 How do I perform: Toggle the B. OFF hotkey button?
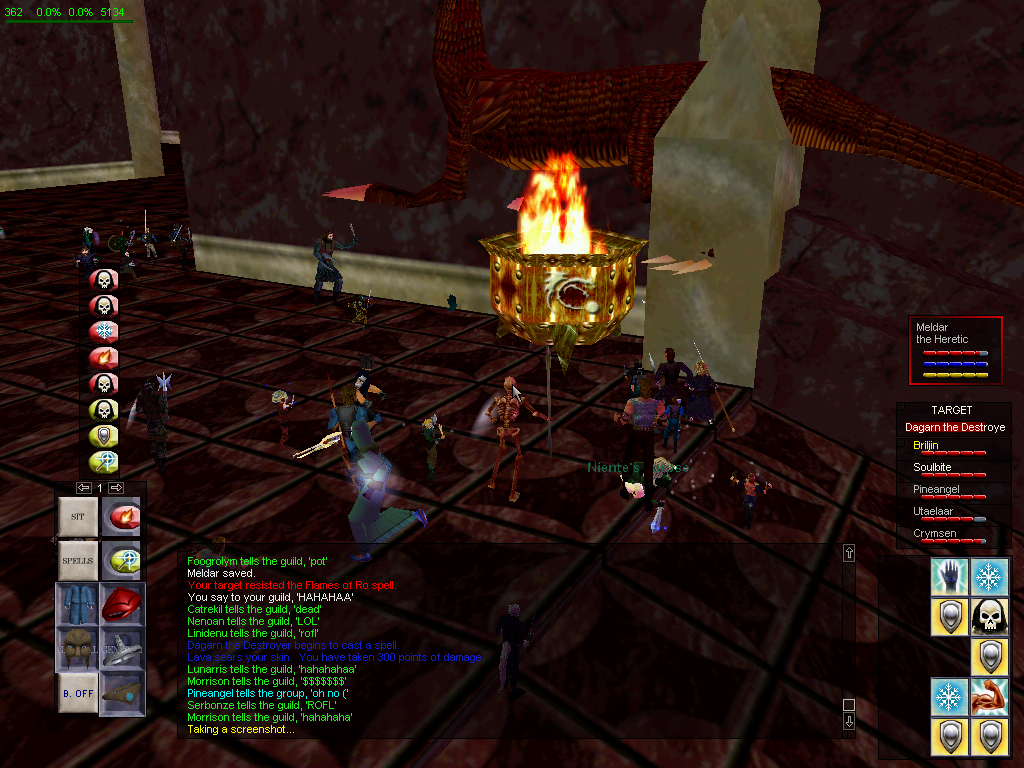[77, 693]
